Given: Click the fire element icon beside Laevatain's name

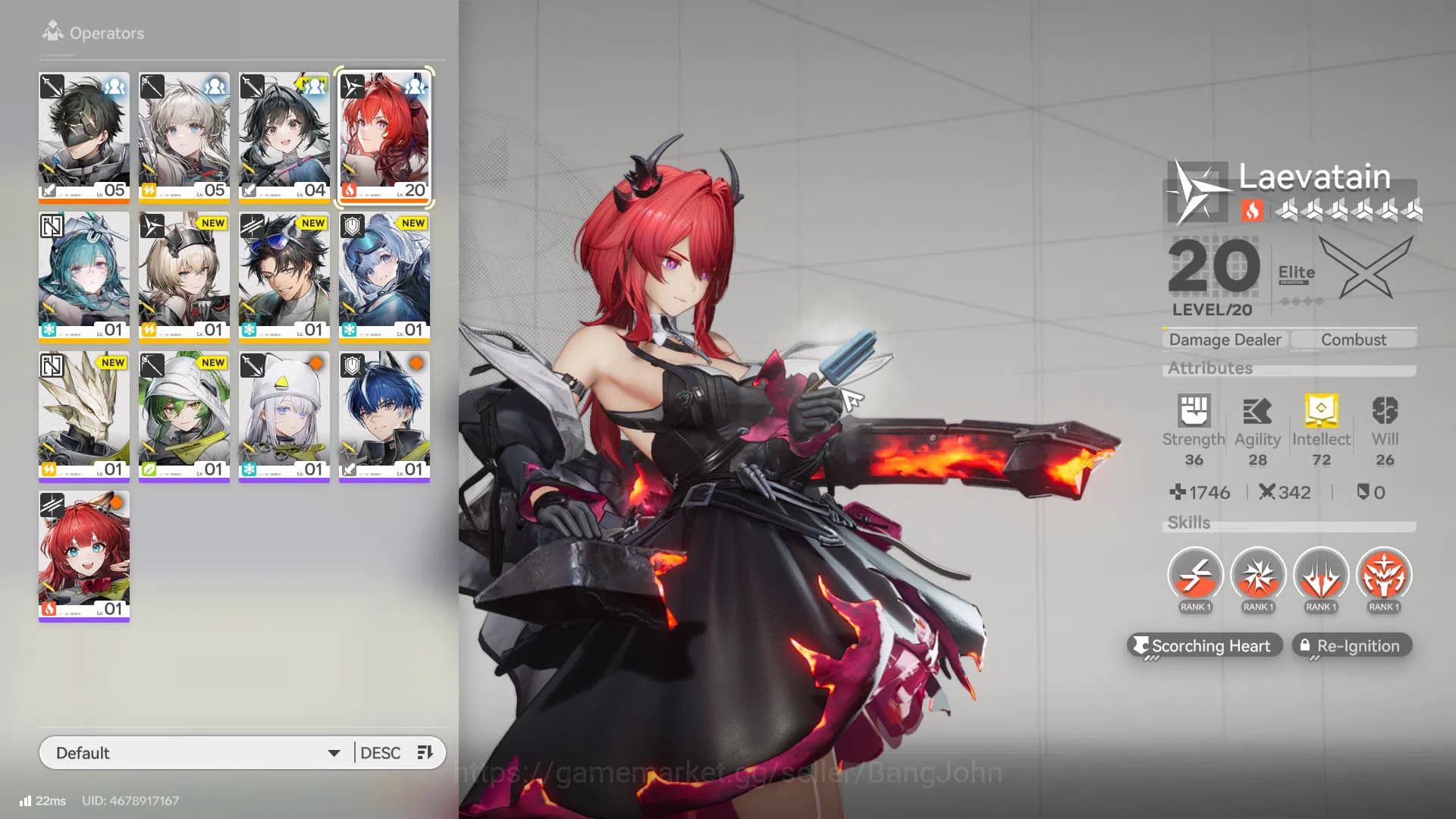Looking at the screenshot, I should (x=1253, y=212).
